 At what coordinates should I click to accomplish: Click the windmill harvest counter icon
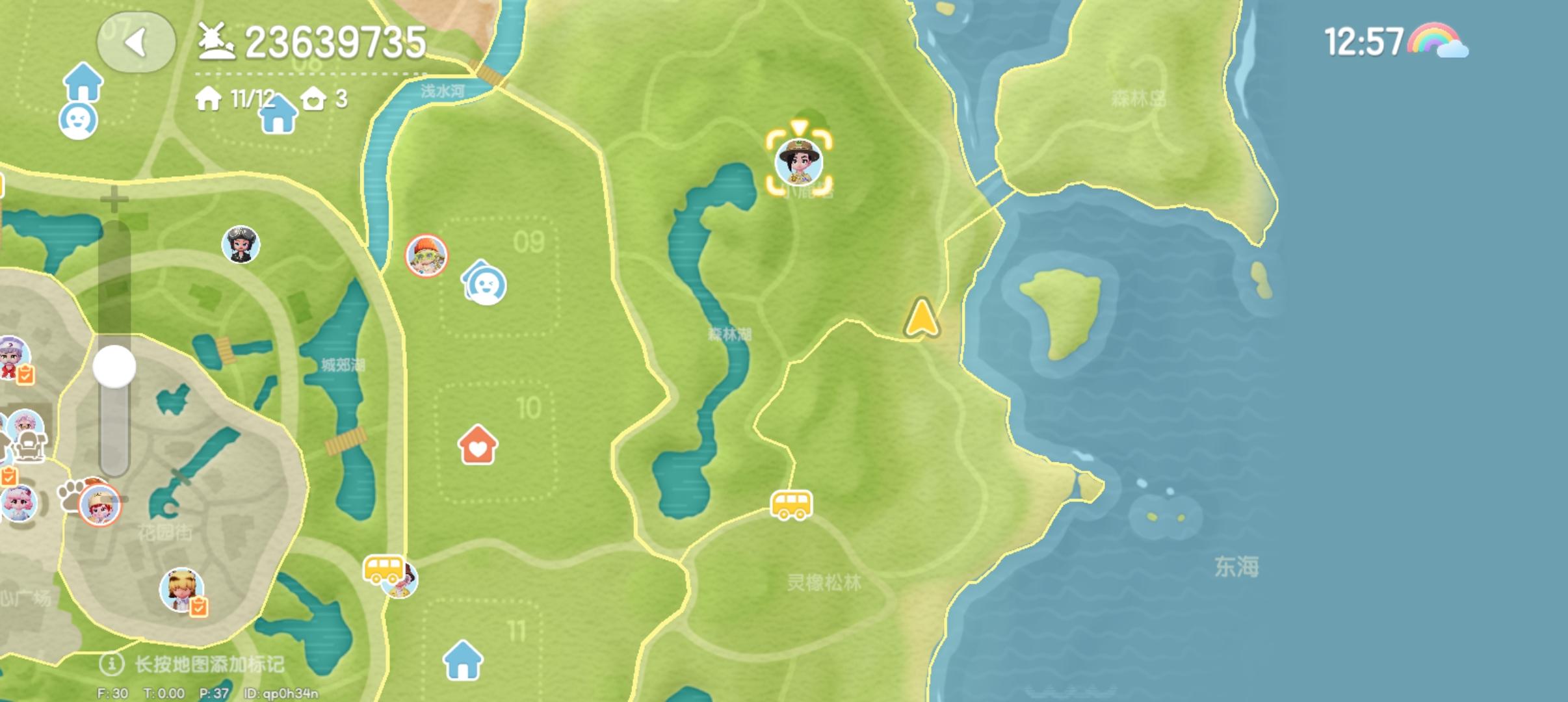click(x=217, y=41)
